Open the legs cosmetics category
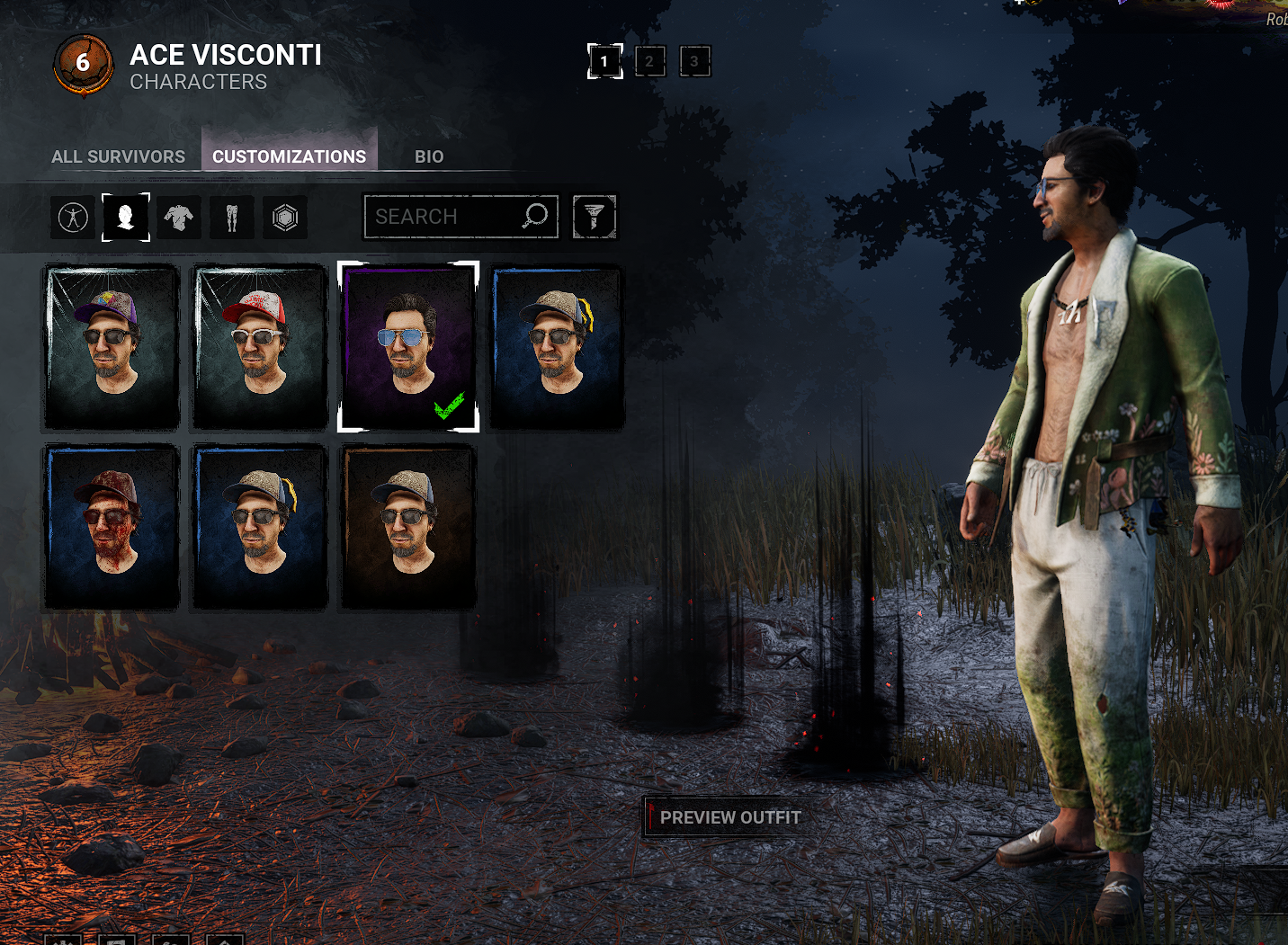1288x945 pixels. point(232,217)
